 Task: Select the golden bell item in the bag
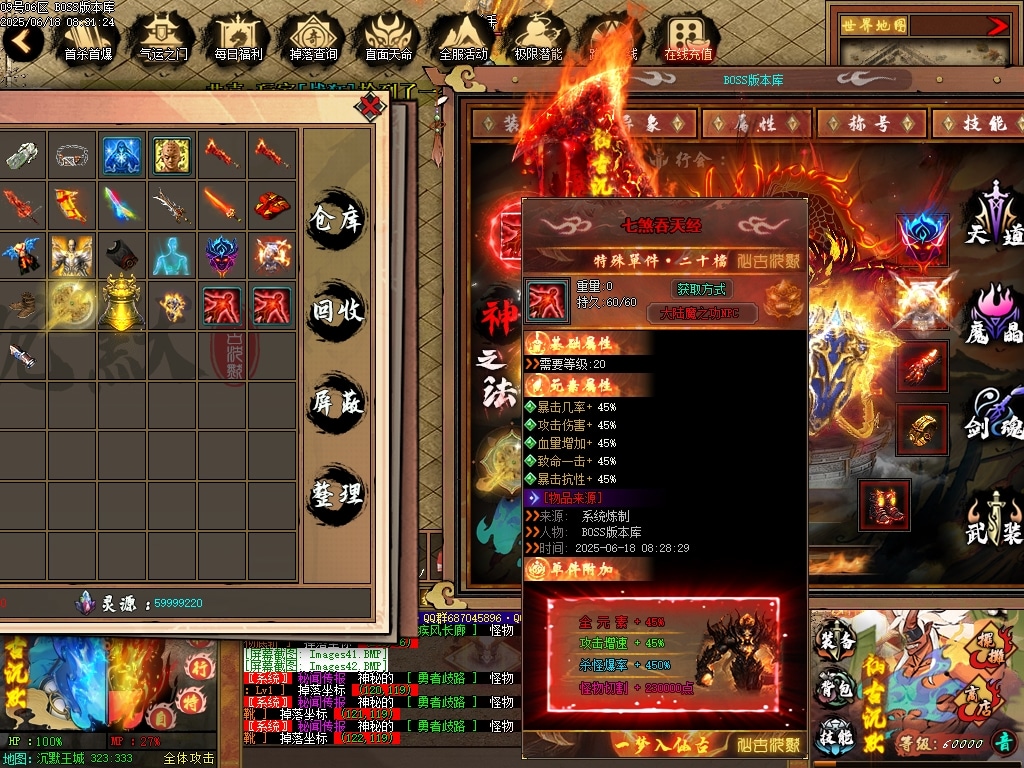click(122, 302)
